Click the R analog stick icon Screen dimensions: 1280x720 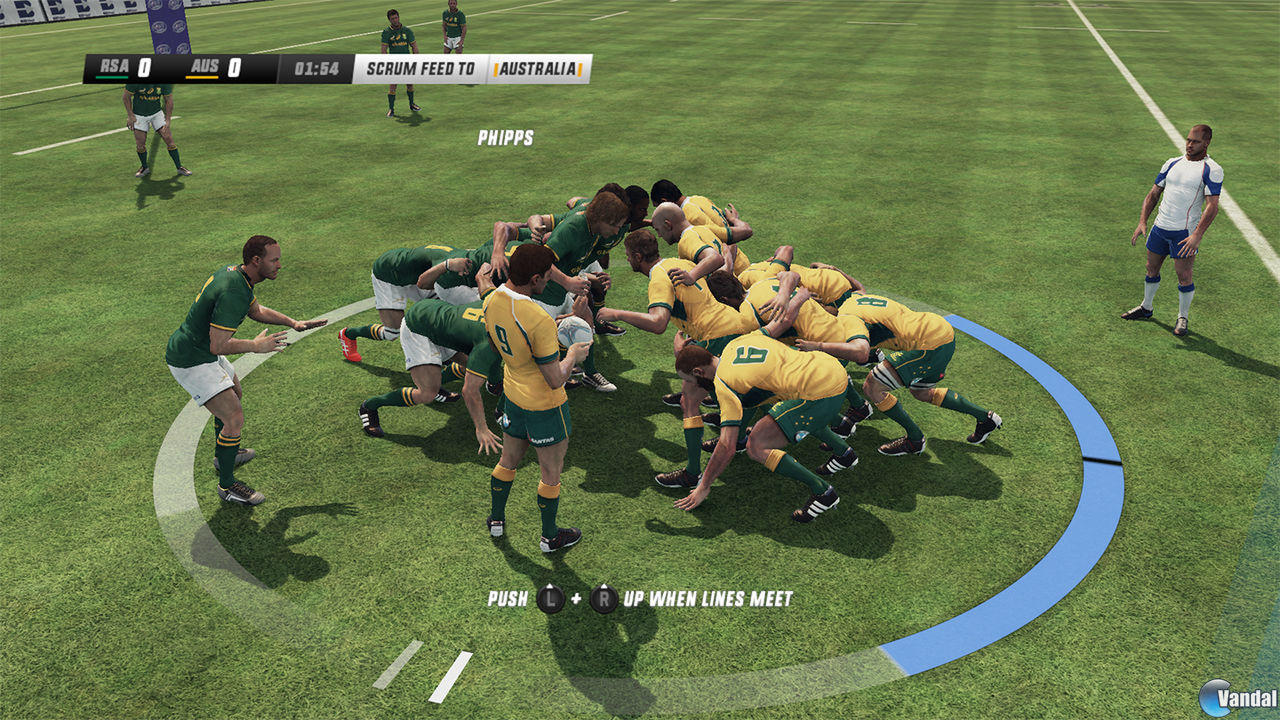[x=604, y=598]
